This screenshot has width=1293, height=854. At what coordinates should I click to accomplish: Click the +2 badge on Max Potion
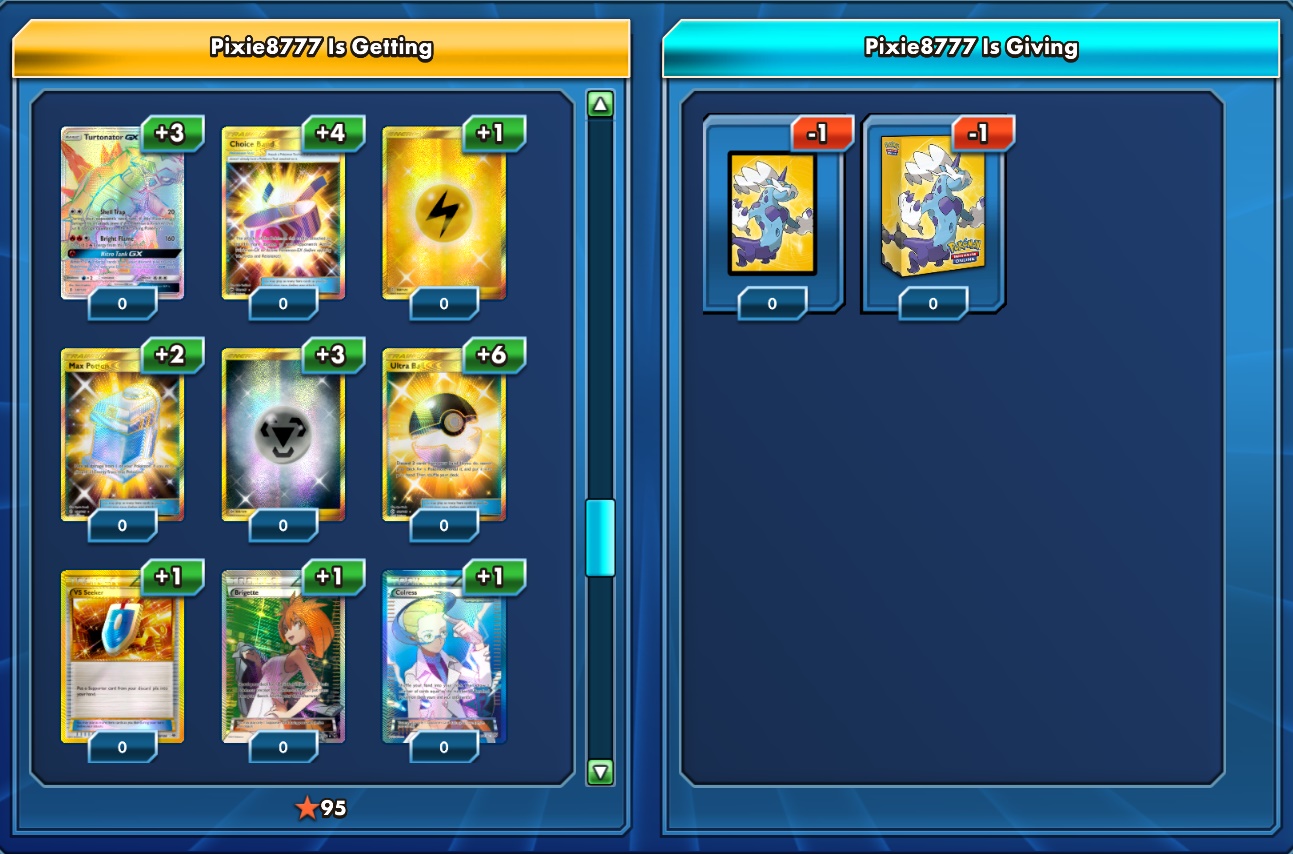(x=174, y=355)
